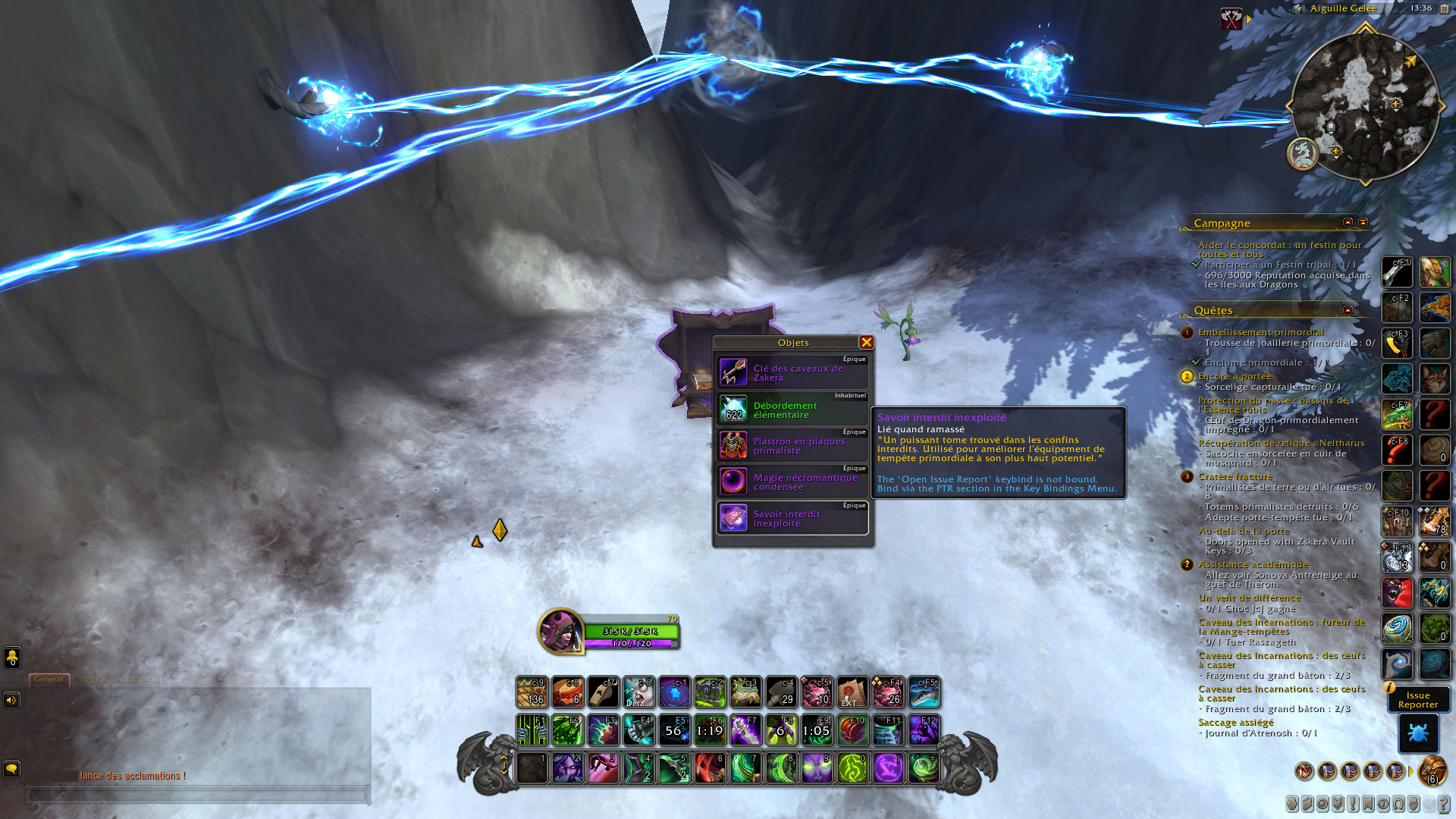1456x819 pixels.
Task: Toggle the chat voice speaker button
Action: tap(11, 700)
